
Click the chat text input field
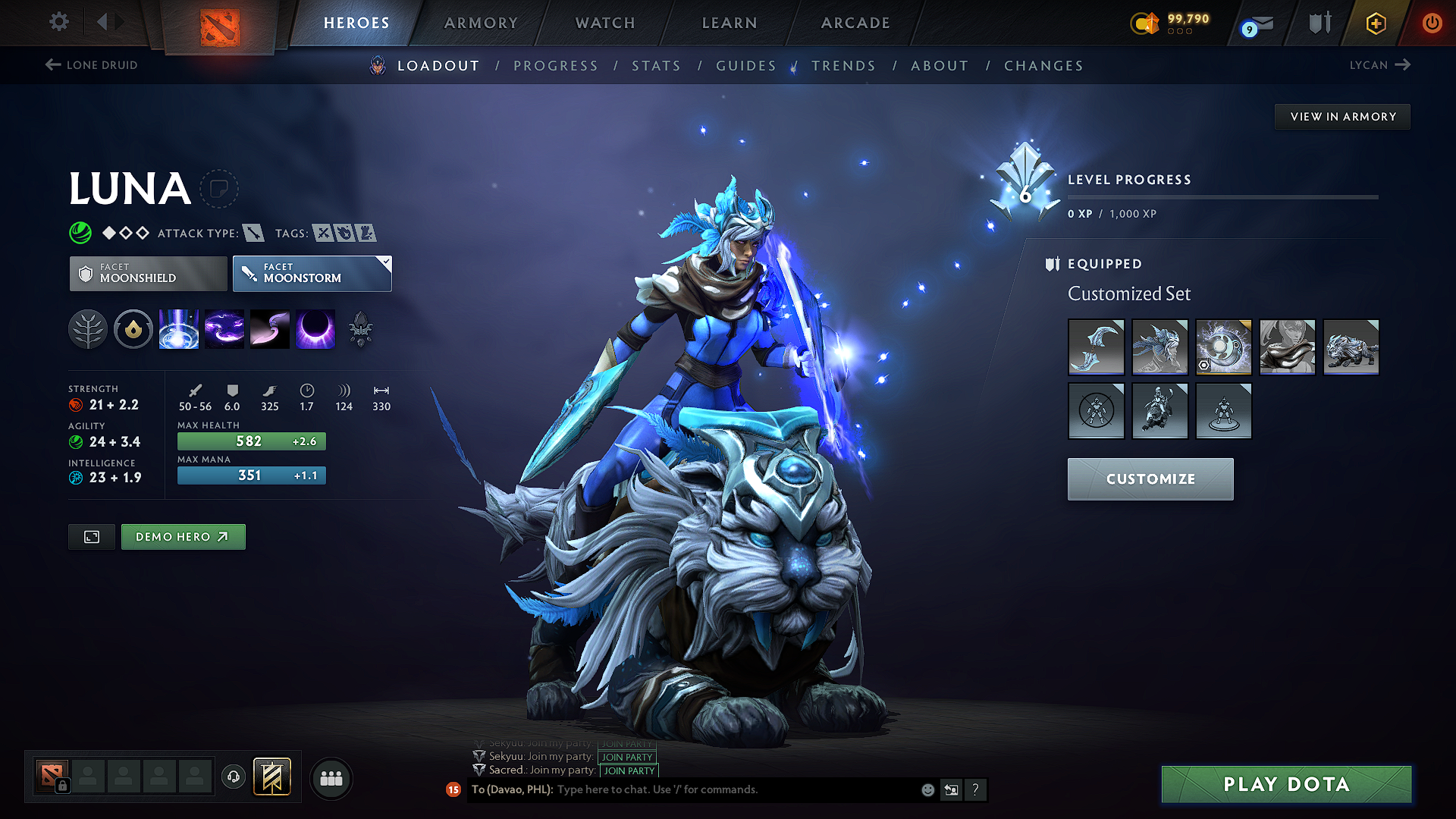coord(682,789)
